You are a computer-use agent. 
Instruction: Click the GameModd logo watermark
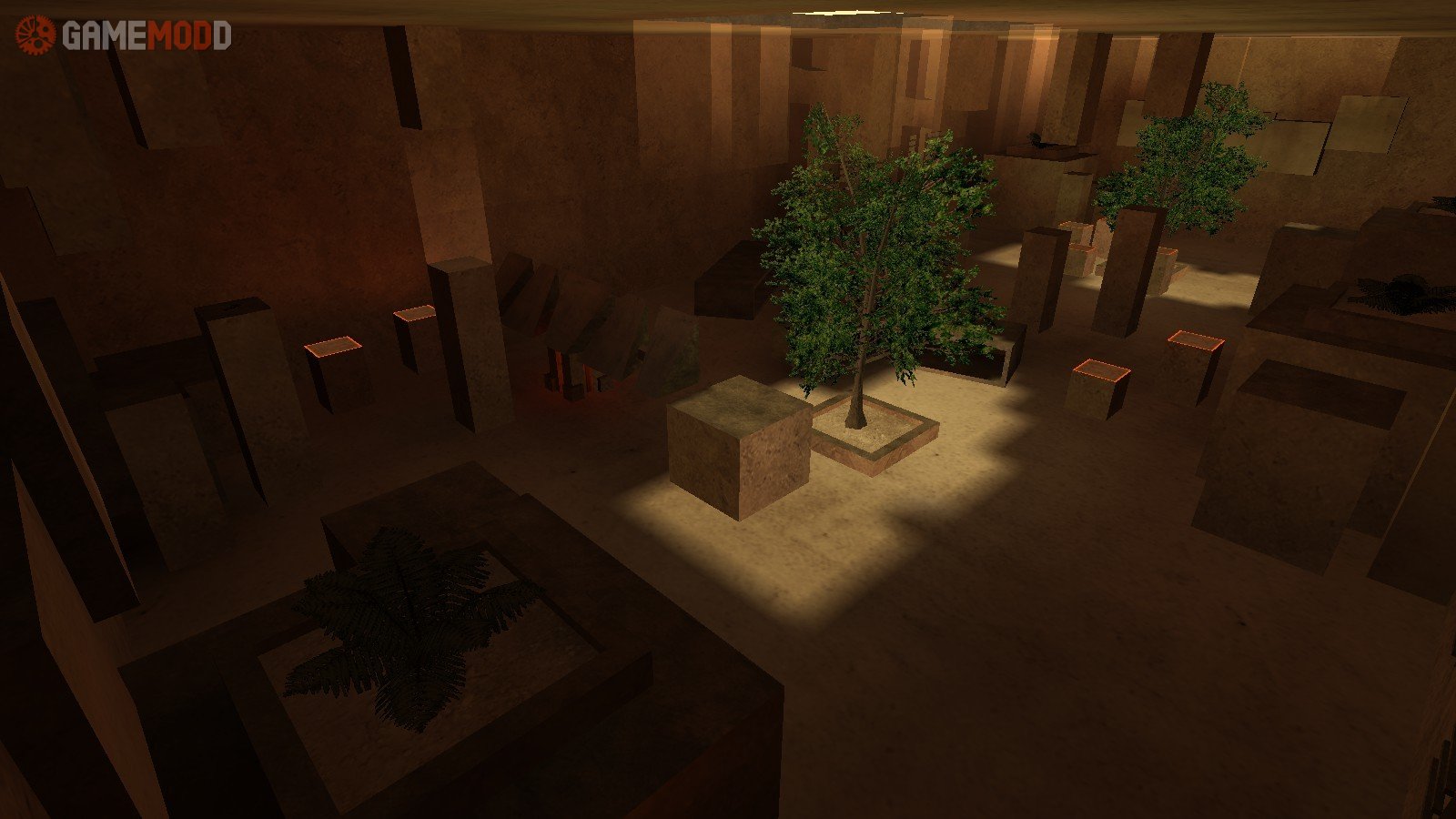point(123,35)
